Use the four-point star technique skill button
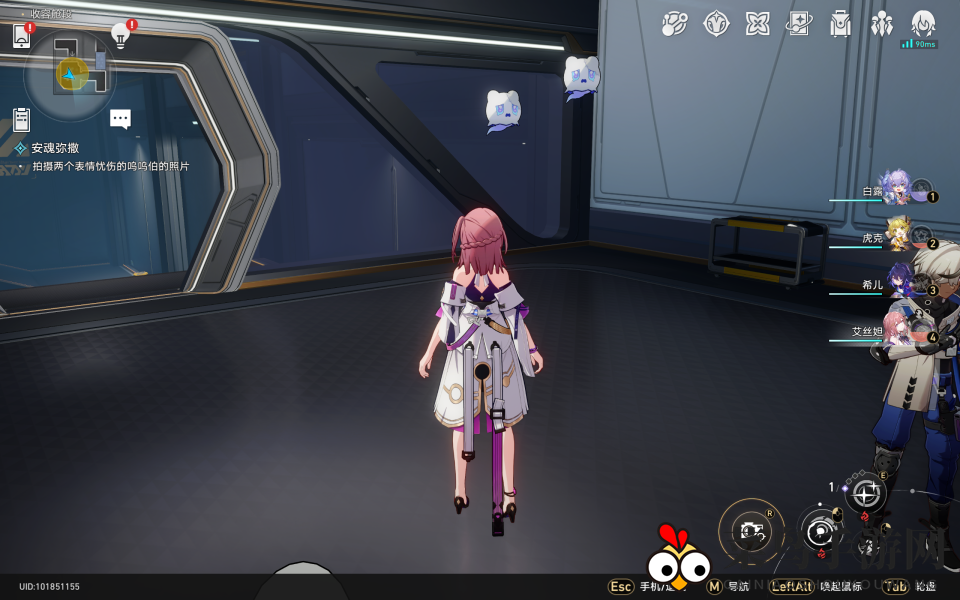960x600 pixels. pos(865,493)
